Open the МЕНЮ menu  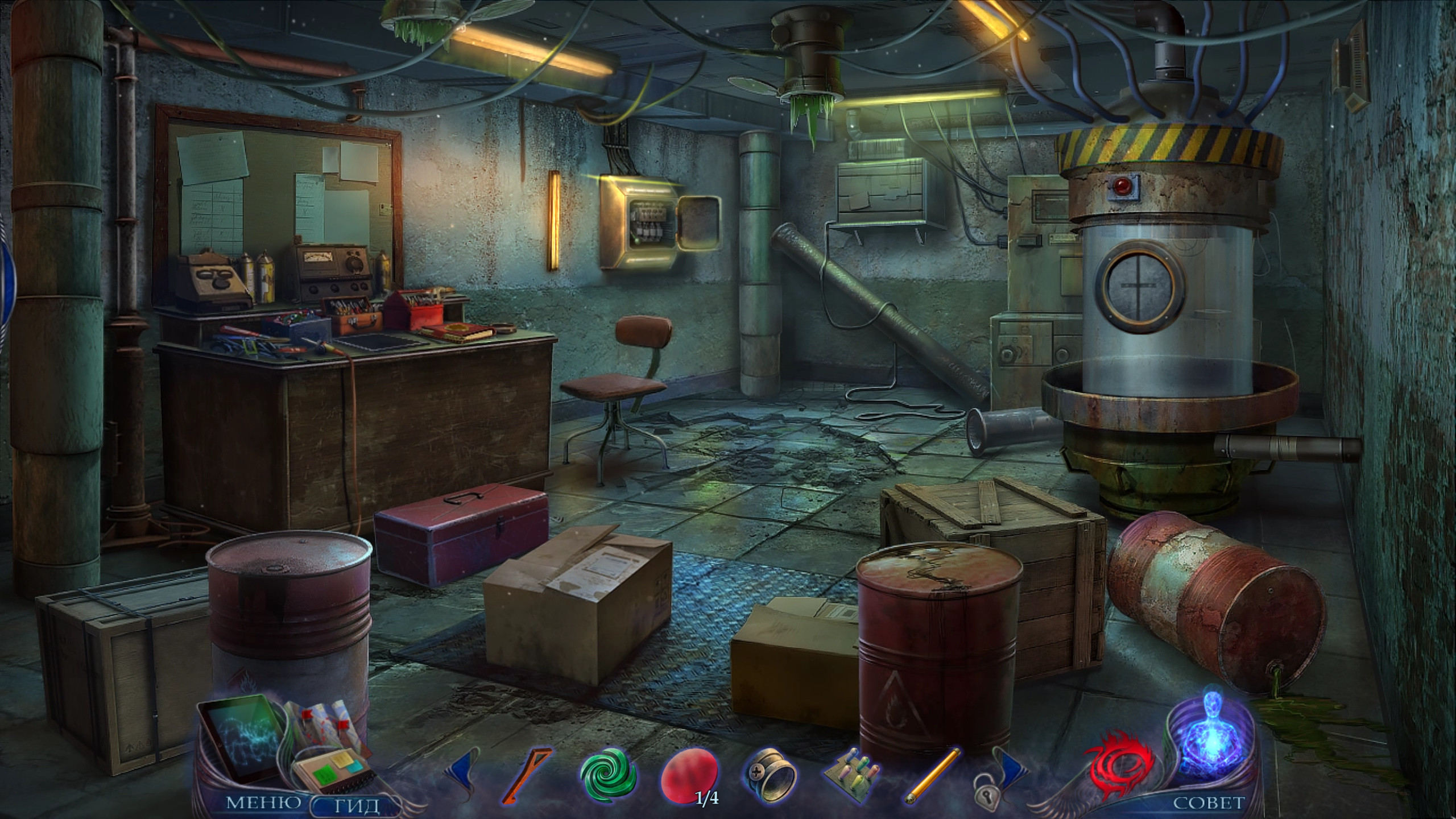point(263,803)
